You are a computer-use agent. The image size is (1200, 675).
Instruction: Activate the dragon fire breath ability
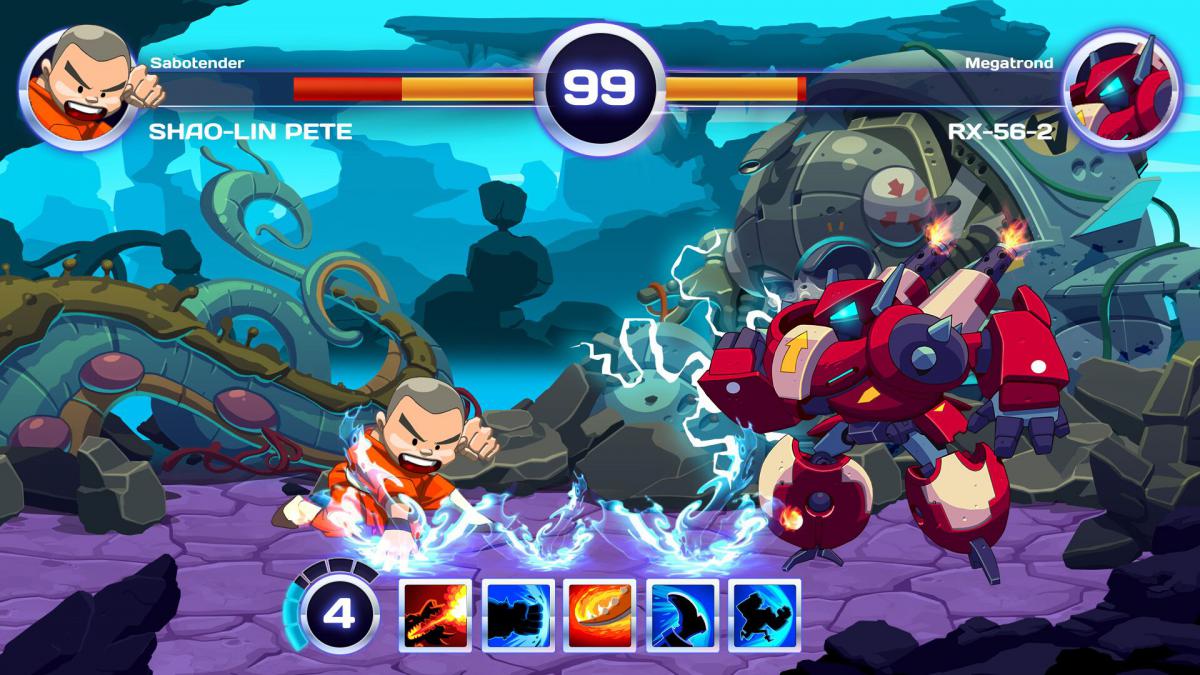pos(437,614)
